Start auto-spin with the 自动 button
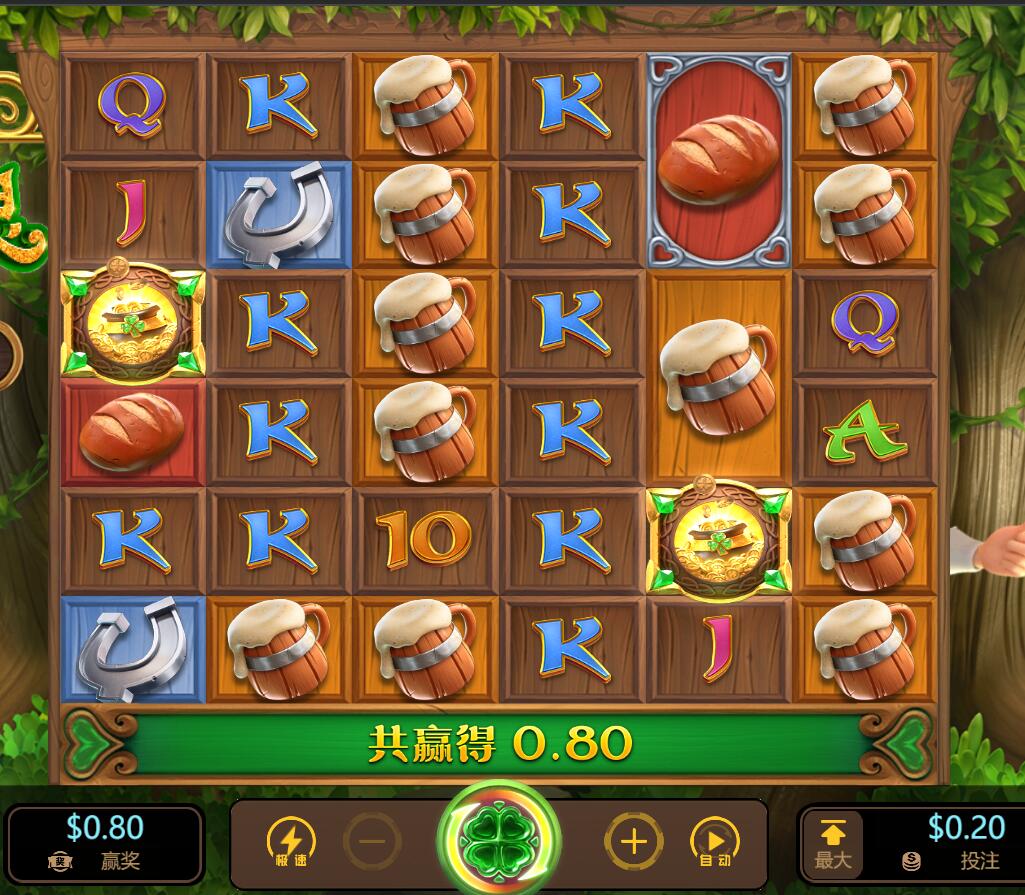Viewport: 1025px width, 895px height. 715,841
